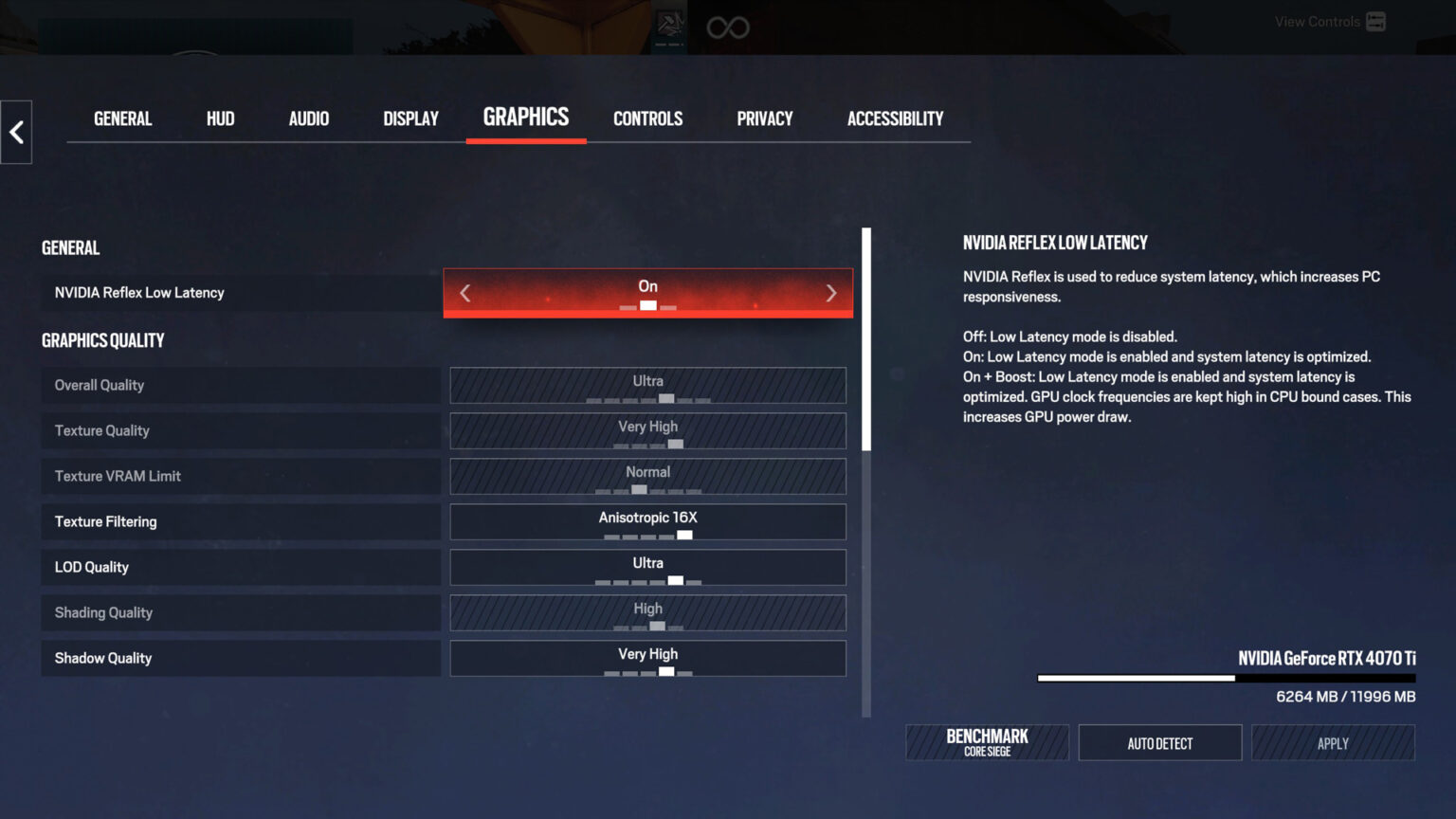The height and width of the screenshot is (819, 1456).
Task: Change the Shadow Quality slider
Action: click(647, 658)
